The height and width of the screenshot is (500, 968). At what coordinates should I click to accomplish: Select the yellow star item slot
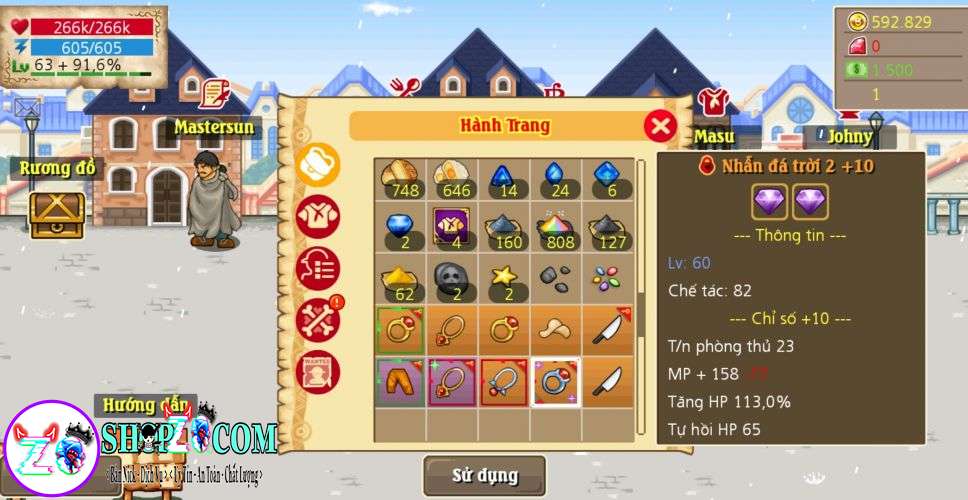click(x=503, y=281)
